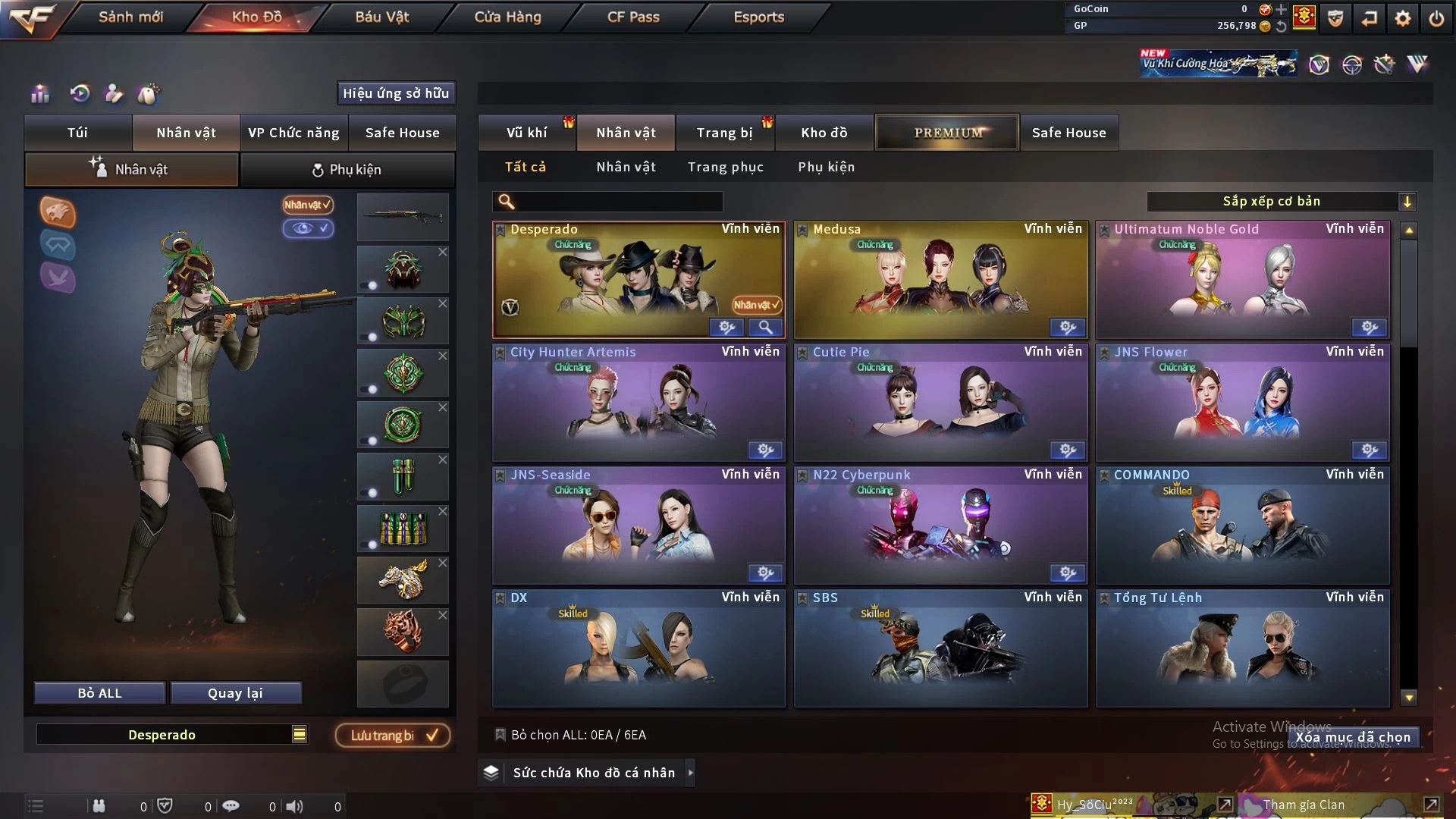This screenshot has height=819, width=1456.
Task: Open the settings gear icon
Action: (x=1403, y=18)
